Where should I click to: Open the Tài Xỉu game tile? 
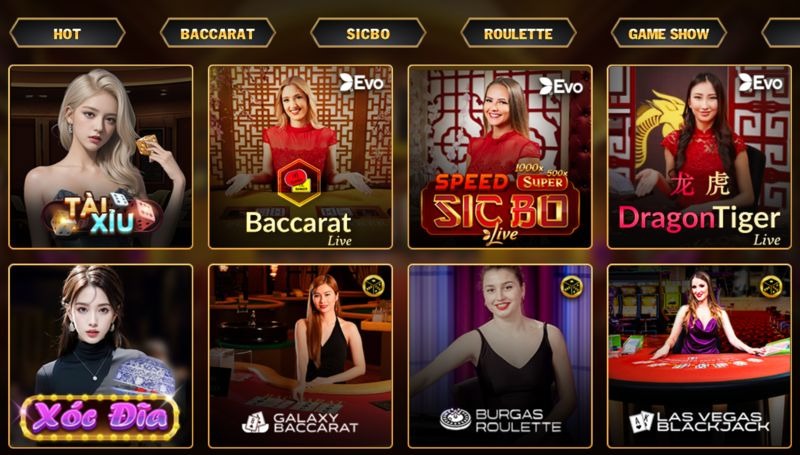tap(101, 157)
